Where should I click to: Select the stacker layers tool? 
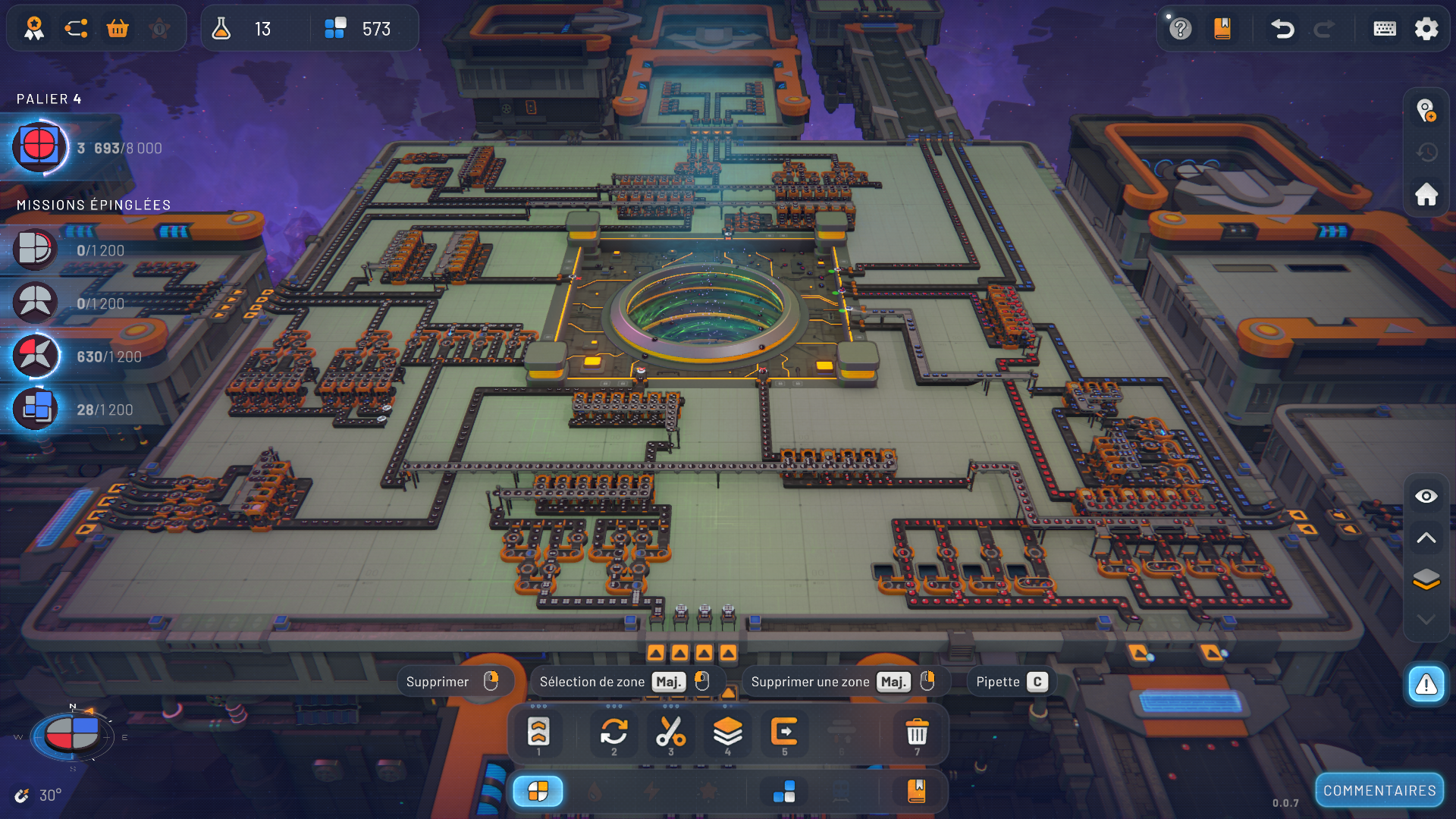[x=727, y=733]
